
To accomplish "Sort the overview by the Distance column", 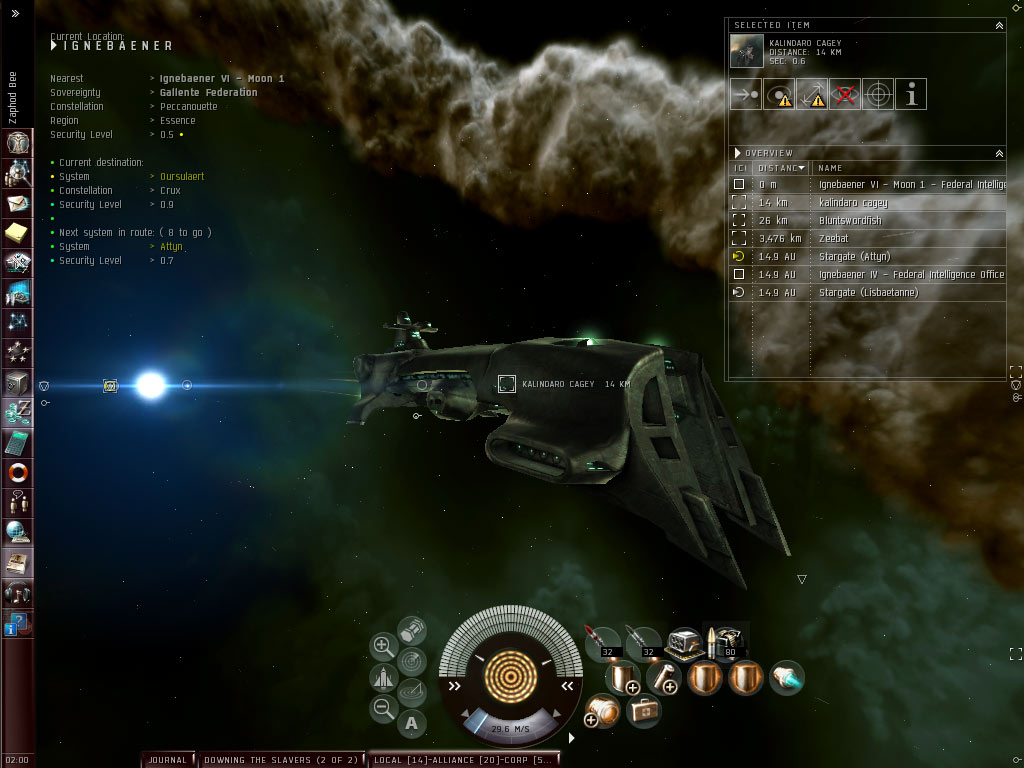I will (781, 168).
